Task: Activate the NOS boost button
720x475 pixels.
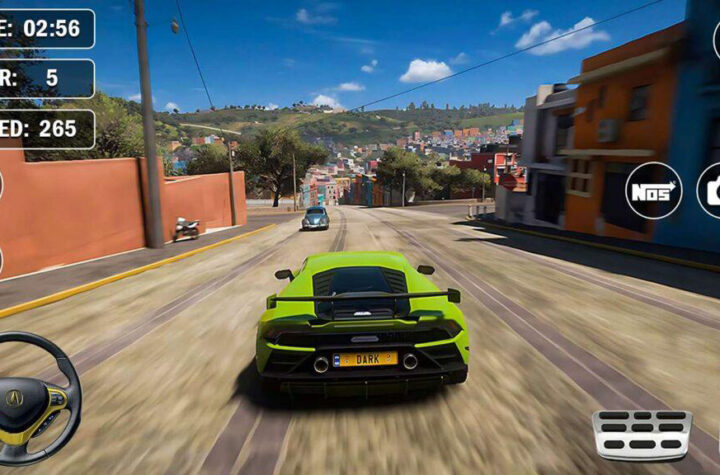Action: click(654, 190)
